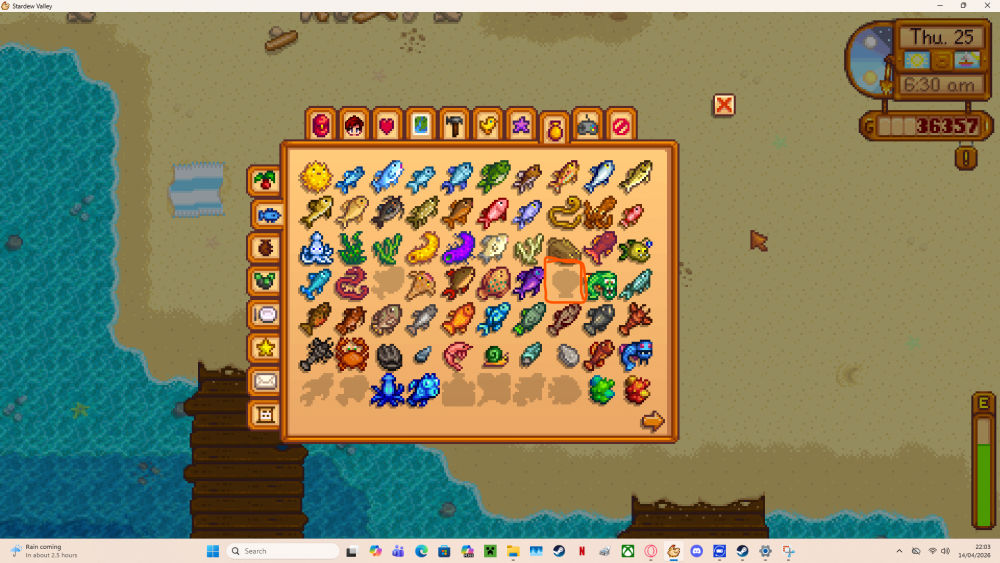Choose the pink Shrimp entry
Viewport: 1000px width, 563px height.
click(458, 353)
